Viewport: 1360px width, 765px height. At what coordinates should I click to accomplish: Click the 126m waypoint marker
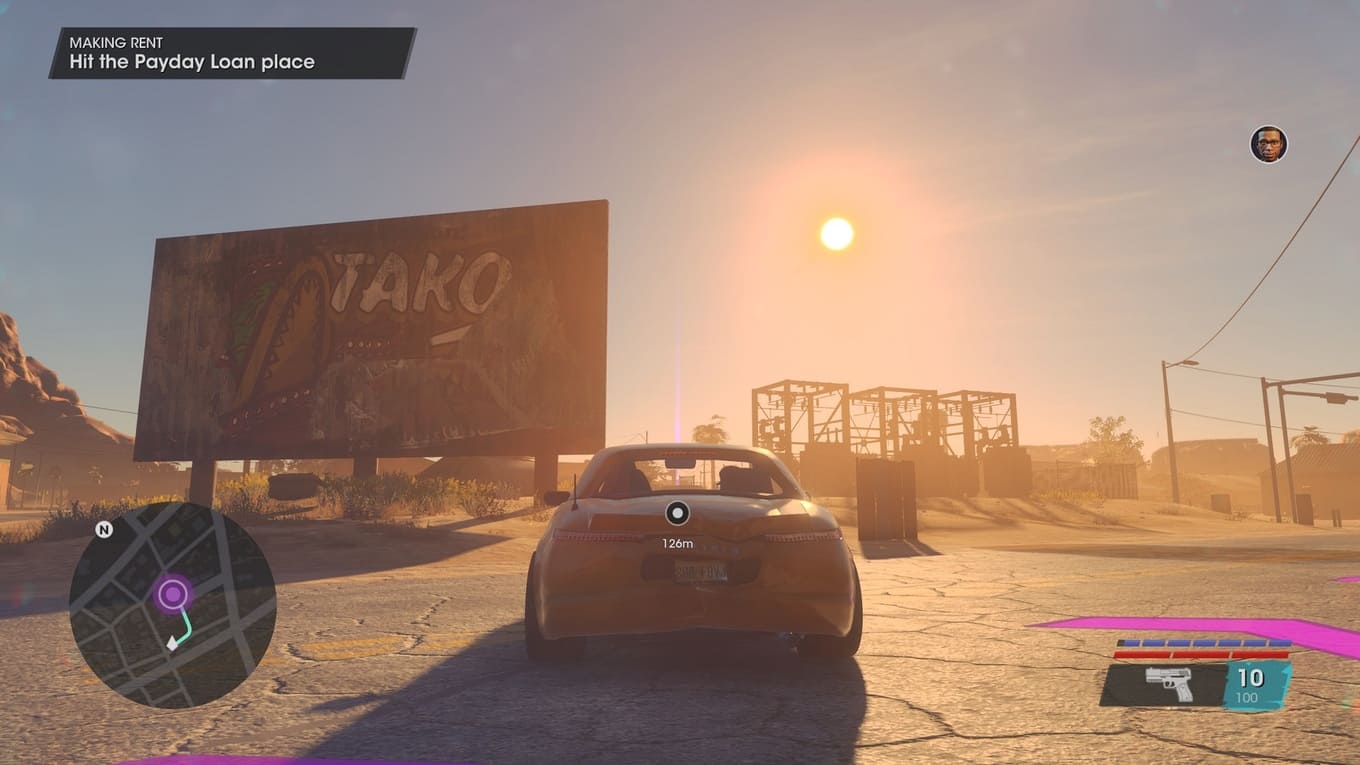coord(677,514)
